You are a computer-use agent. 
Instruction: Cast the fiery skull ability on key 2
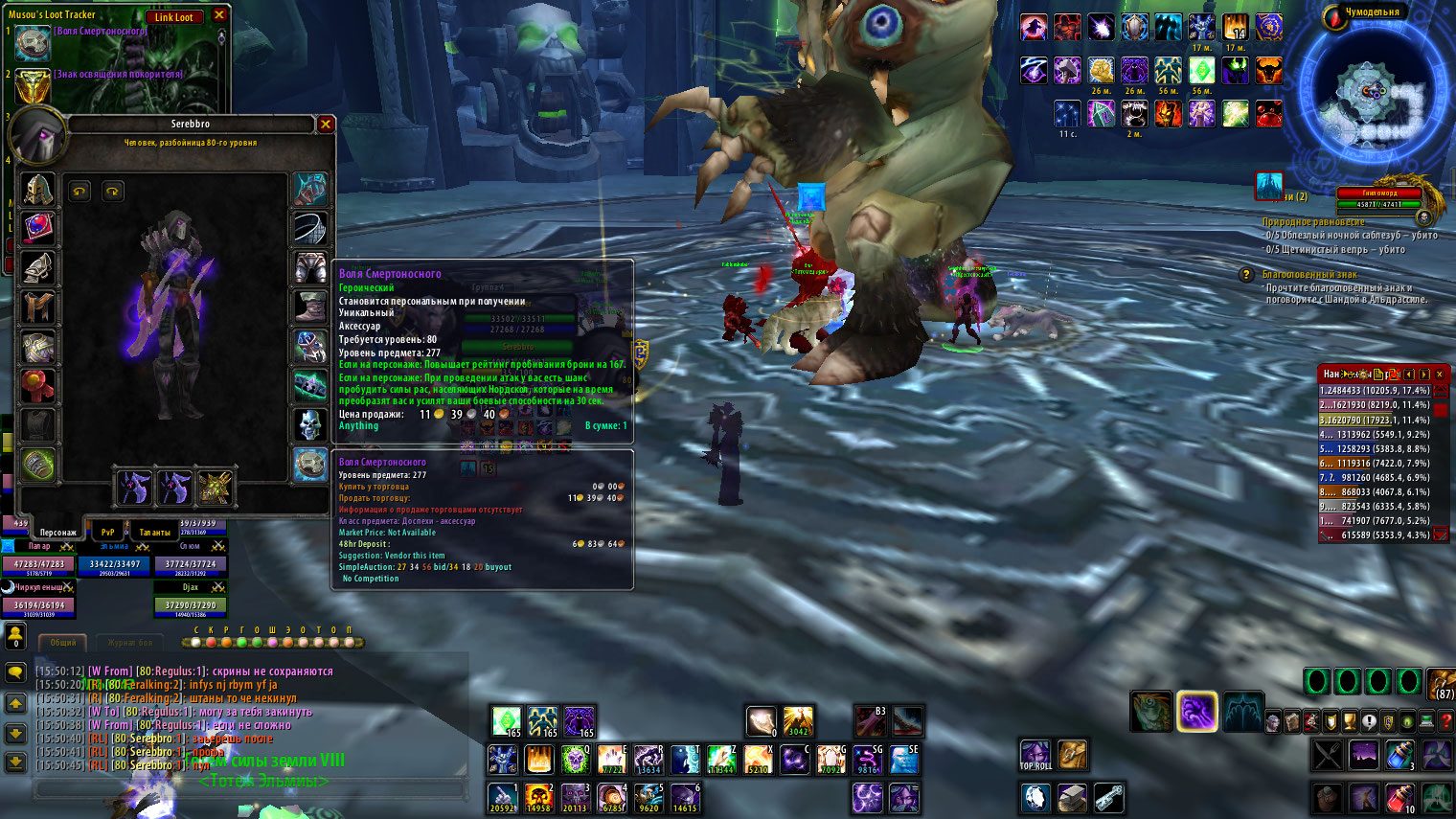539,797
